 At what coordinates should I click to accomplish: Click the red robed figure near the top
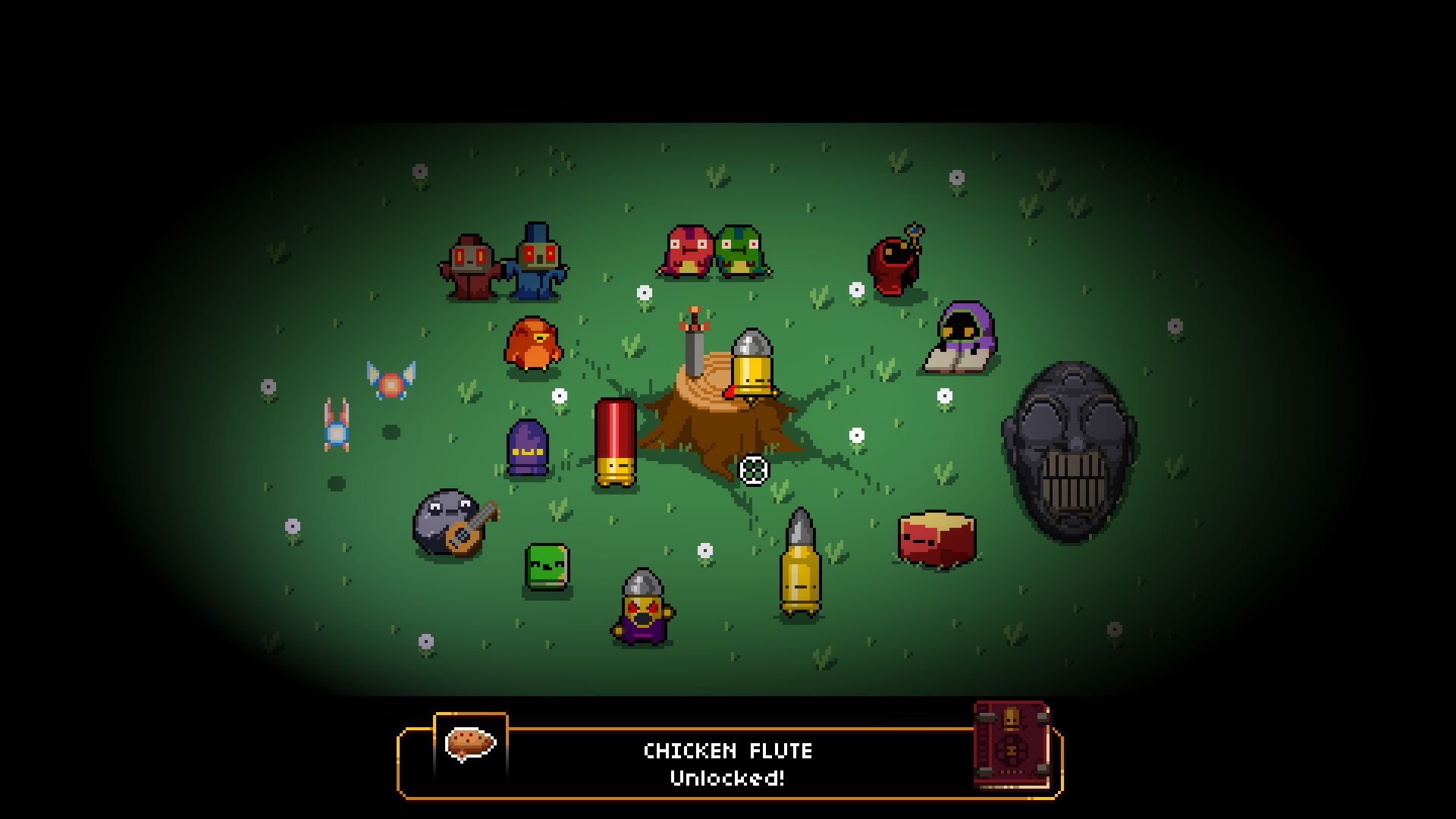469,269
